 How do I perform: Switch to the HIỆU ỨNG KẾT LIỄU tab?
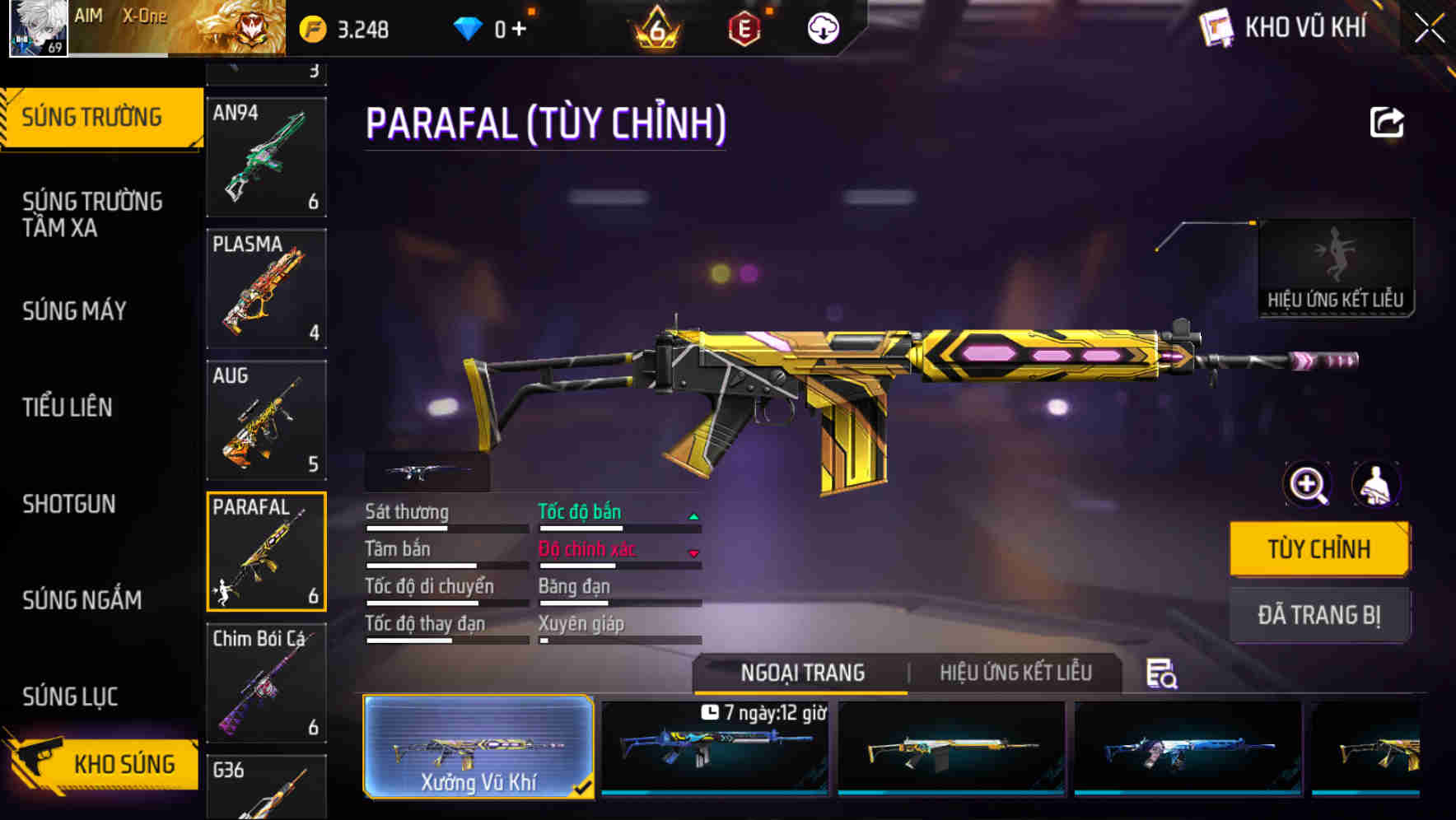[1016, 673]
